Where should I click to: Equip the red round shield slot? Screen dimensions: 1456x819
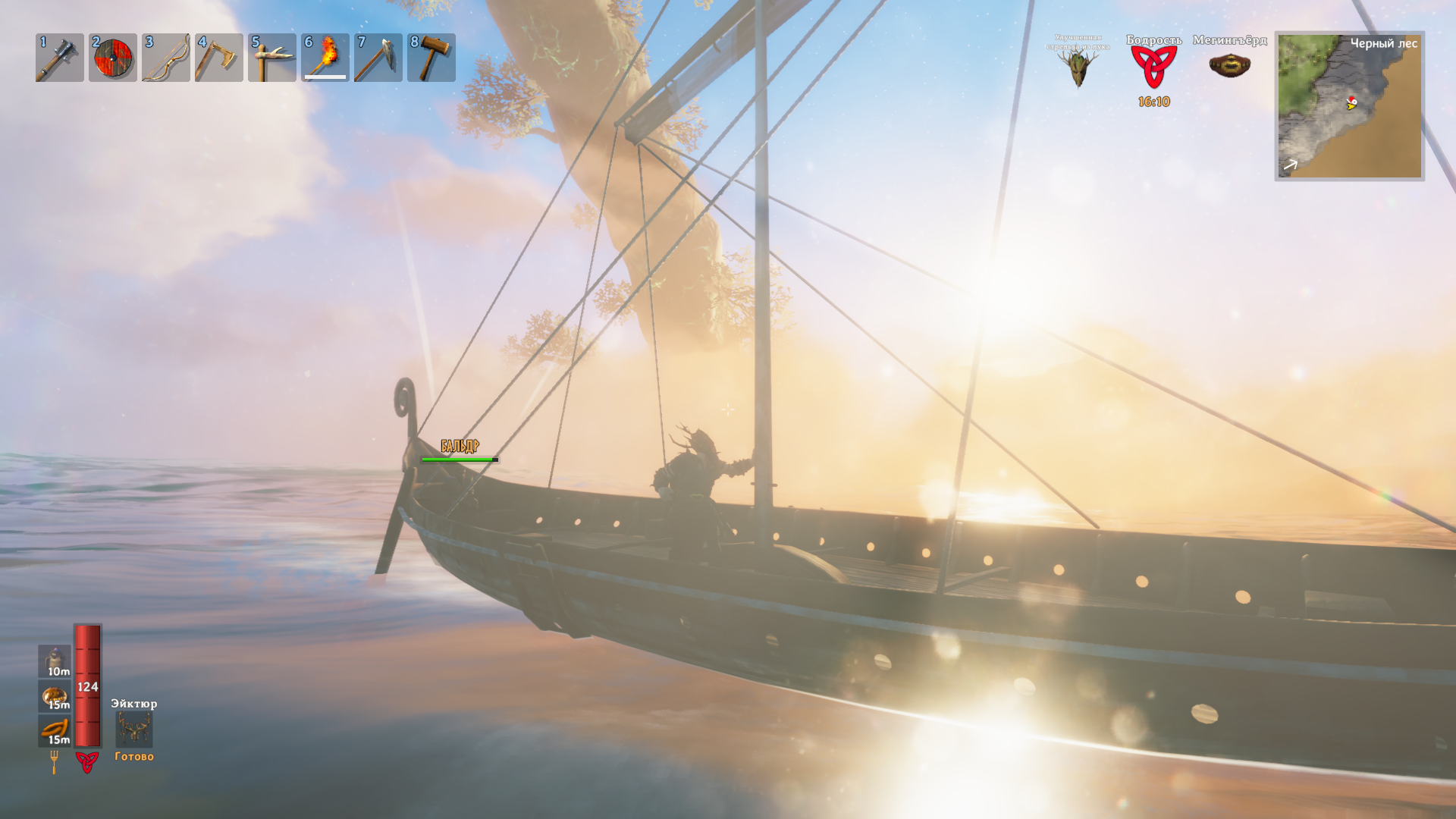(112, 58)
